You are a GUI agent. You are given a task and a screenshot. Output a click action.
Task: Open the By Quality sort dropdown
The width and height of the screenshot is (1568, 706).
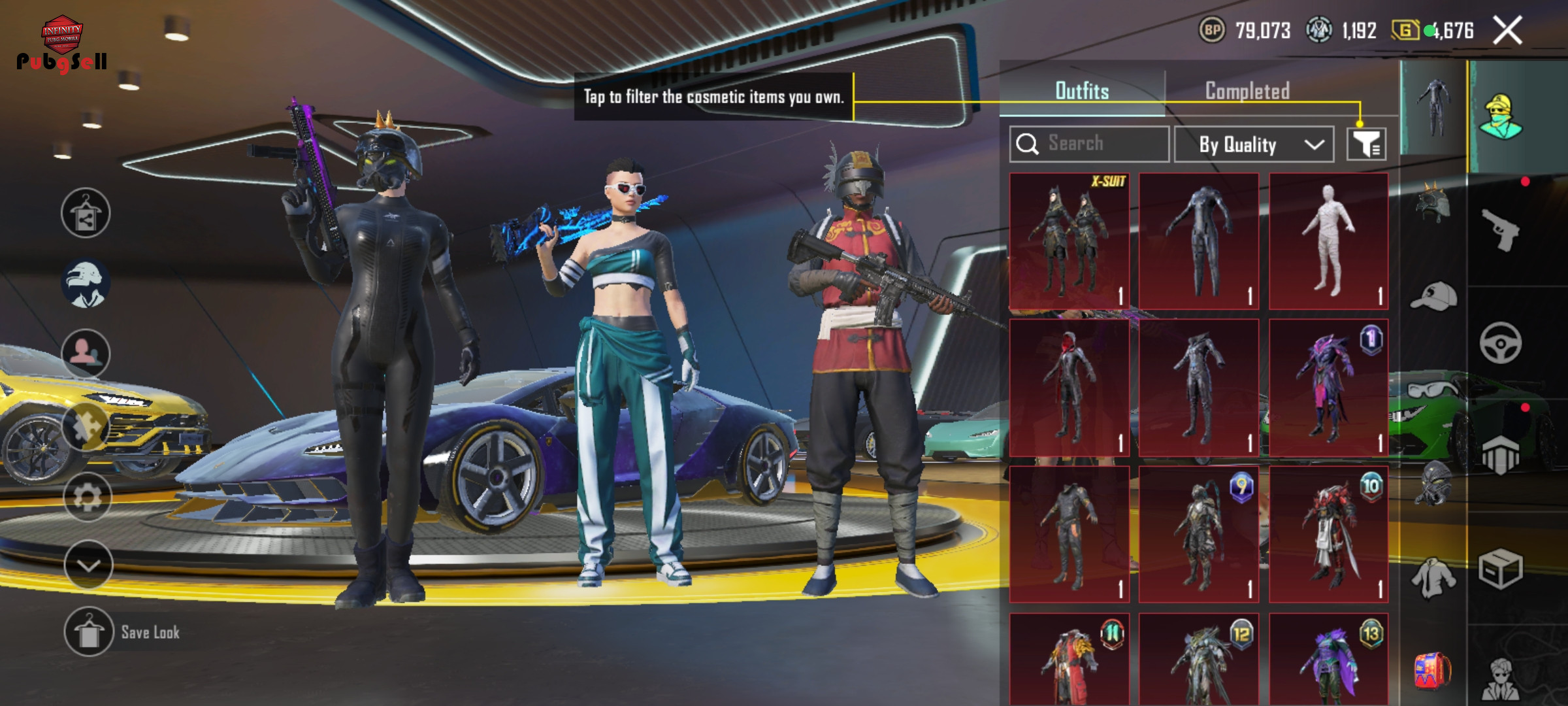pos(1253,144)
